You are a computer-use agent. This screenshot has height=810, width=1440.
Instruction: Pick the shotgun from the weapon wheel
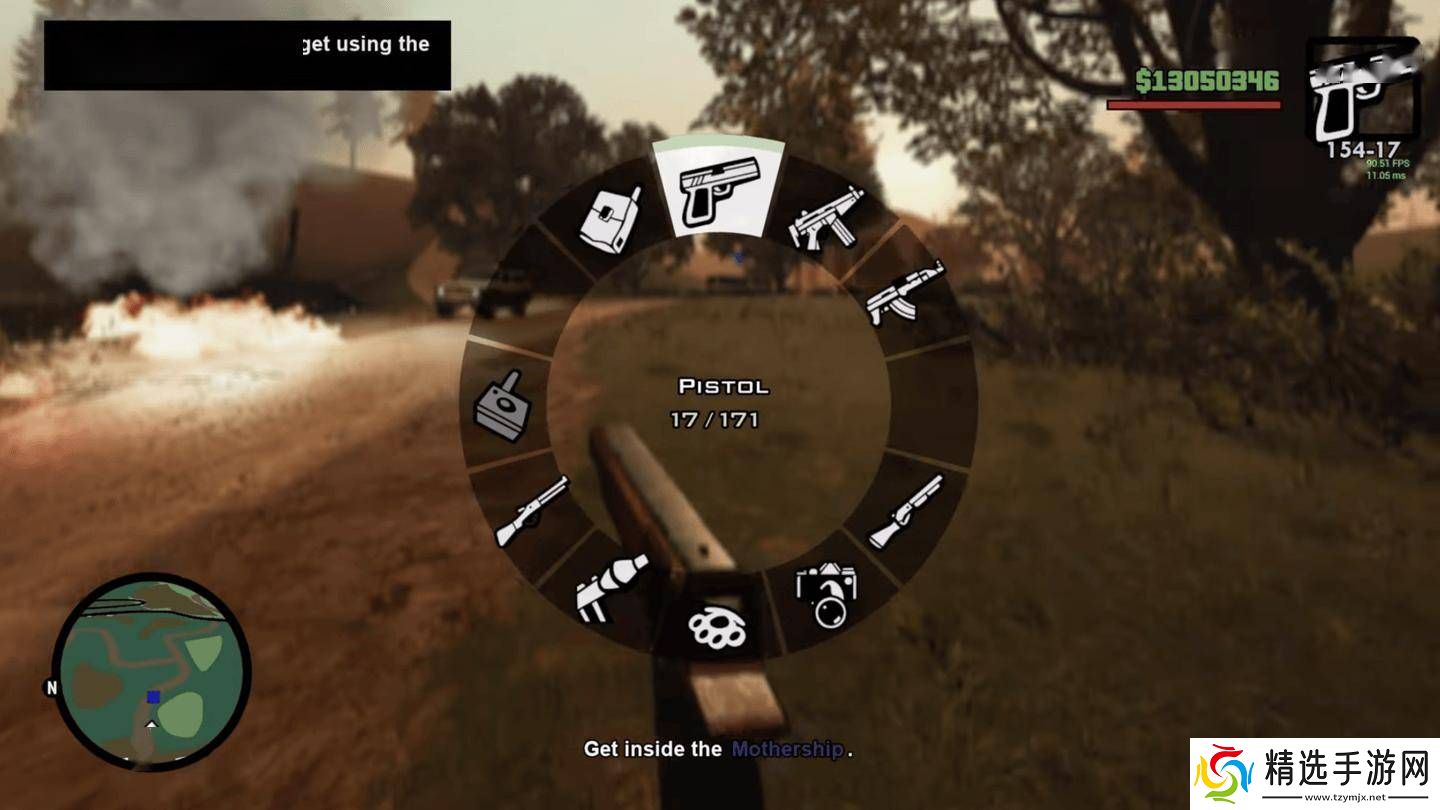click(905, 510)
